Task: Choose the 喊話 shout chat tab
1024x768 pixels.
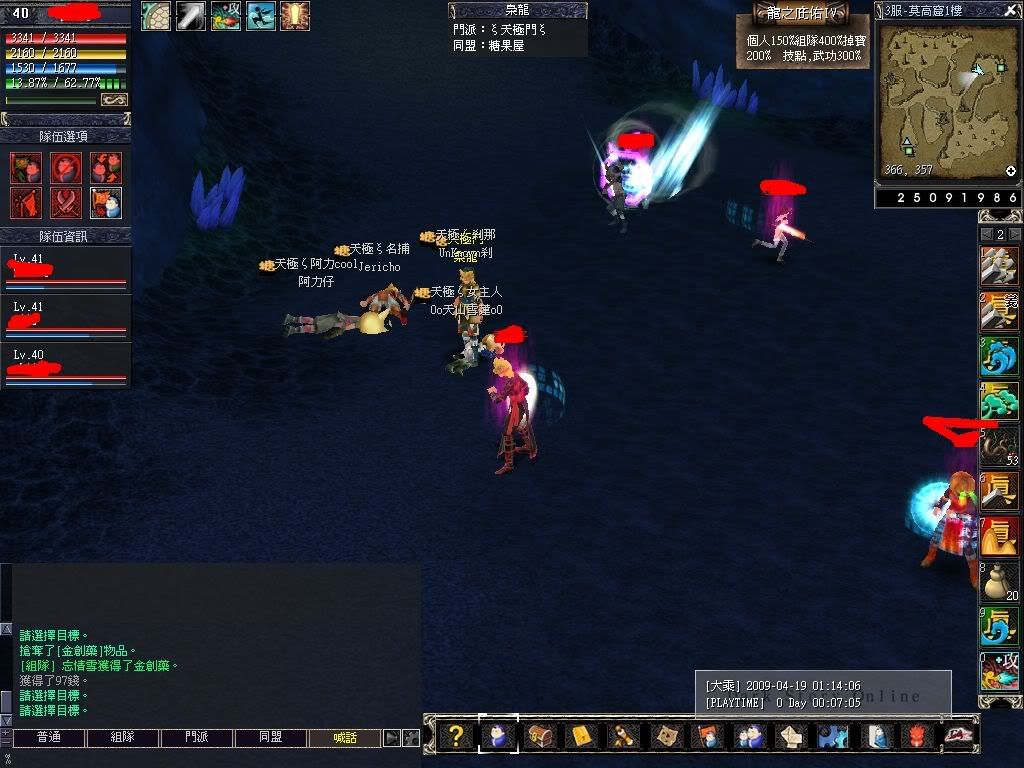Action: coord(345,738)
